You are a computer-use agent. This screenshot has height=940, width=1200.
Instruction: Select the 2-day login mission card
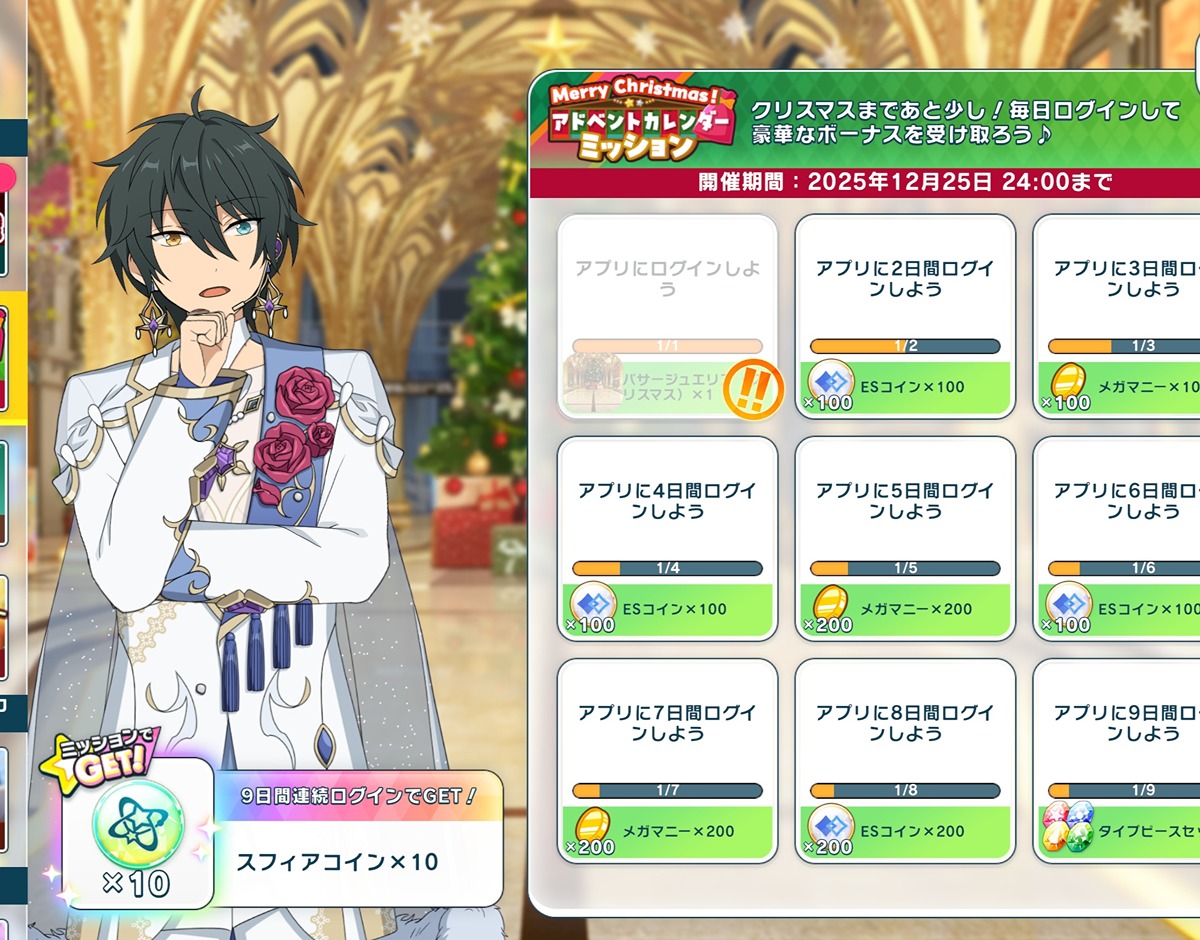coord(905,315)
